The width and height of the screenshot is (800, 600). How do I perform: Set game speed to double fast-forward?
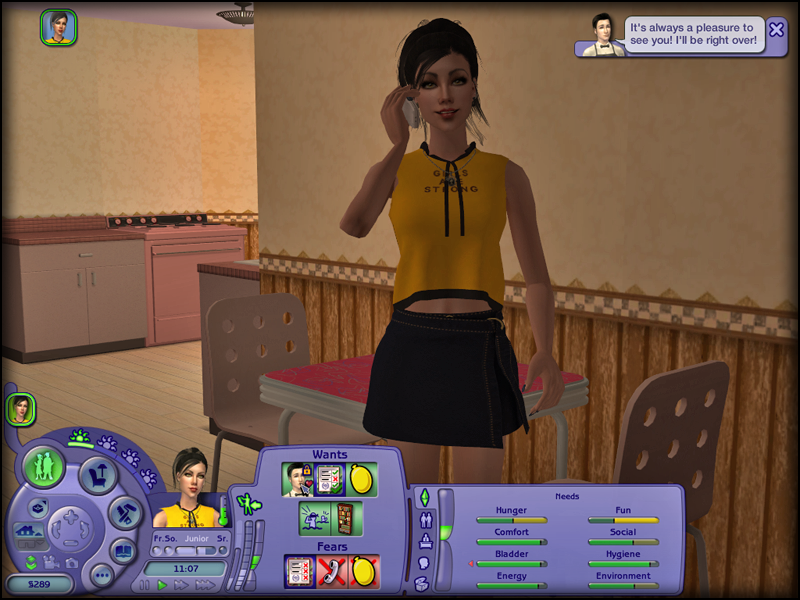[181, 585]
